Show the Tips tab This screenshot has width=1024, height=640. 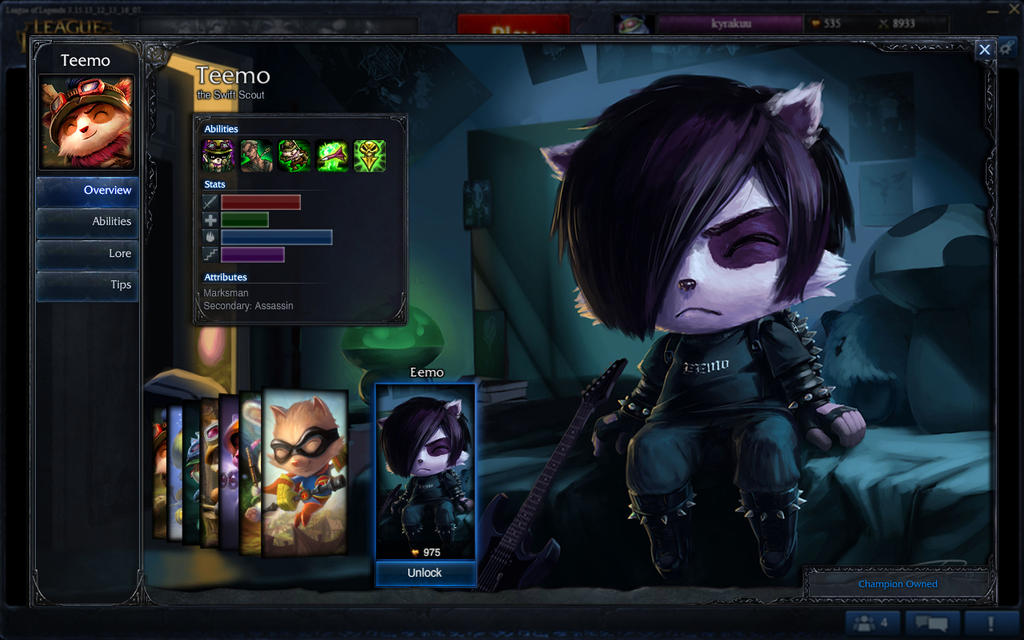pyautogui.click(x=88, y=285)
